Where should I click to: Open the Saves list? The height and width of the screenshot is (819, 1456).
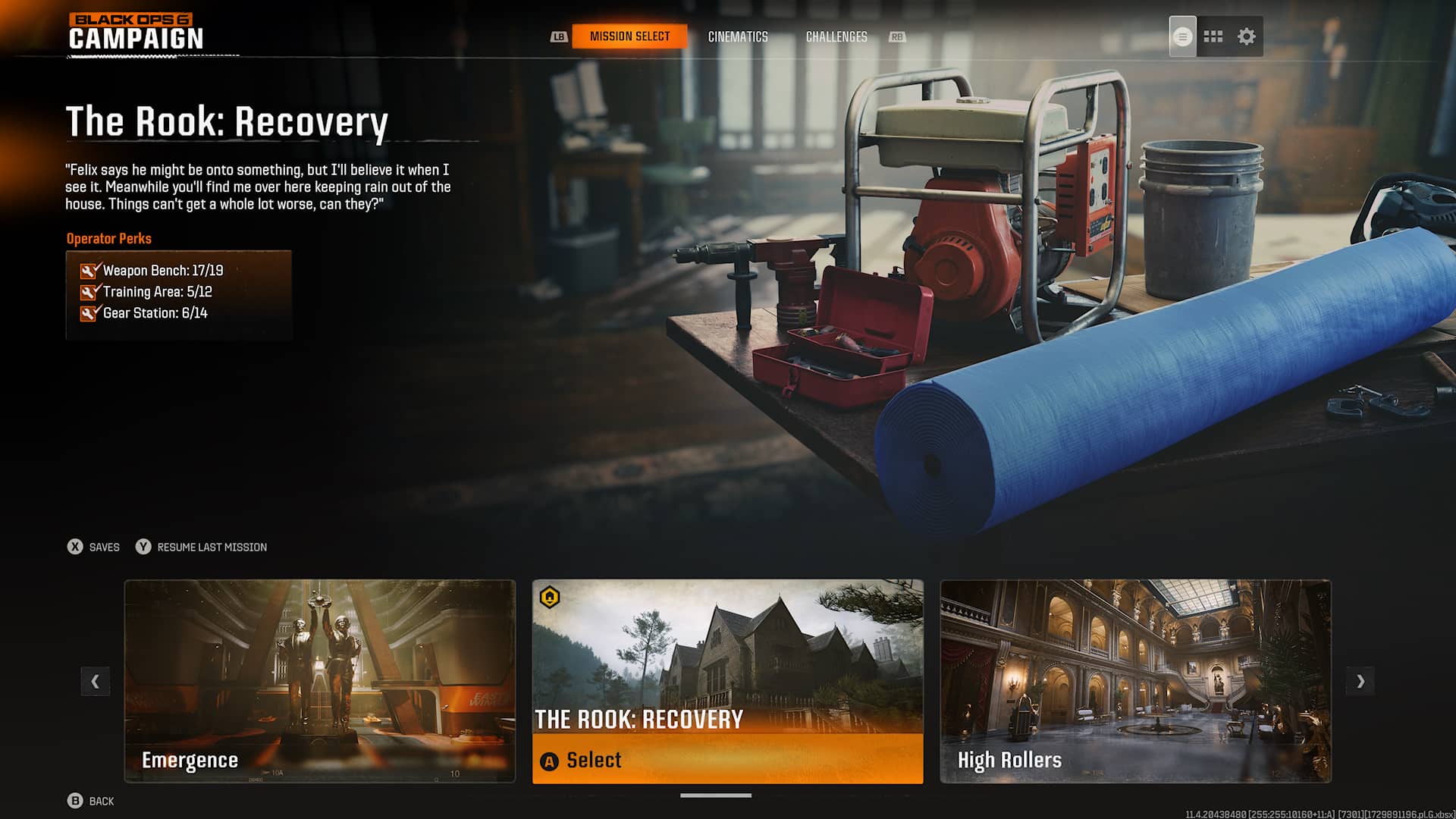94,547
